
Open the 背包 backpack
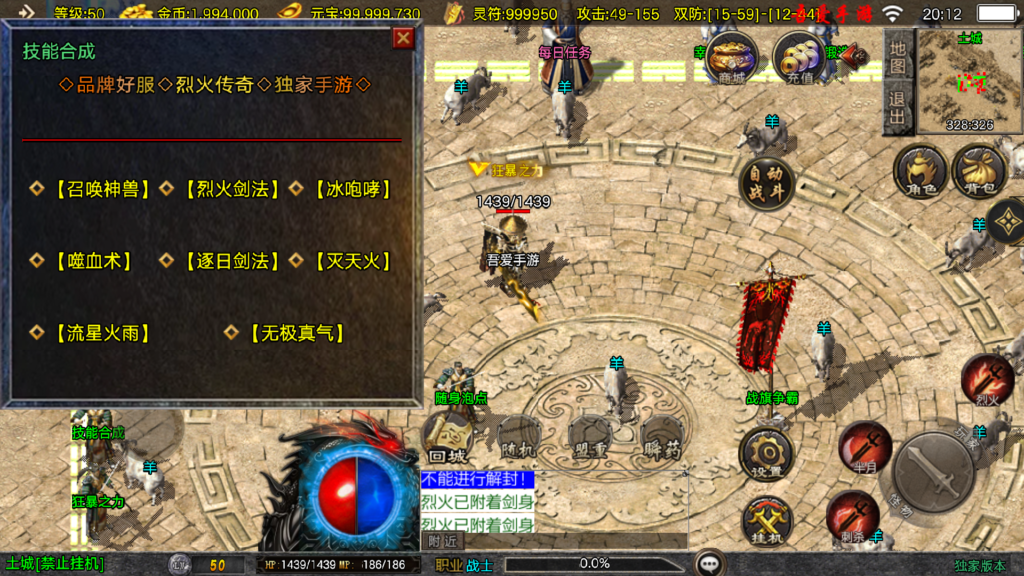click(979, 171)
